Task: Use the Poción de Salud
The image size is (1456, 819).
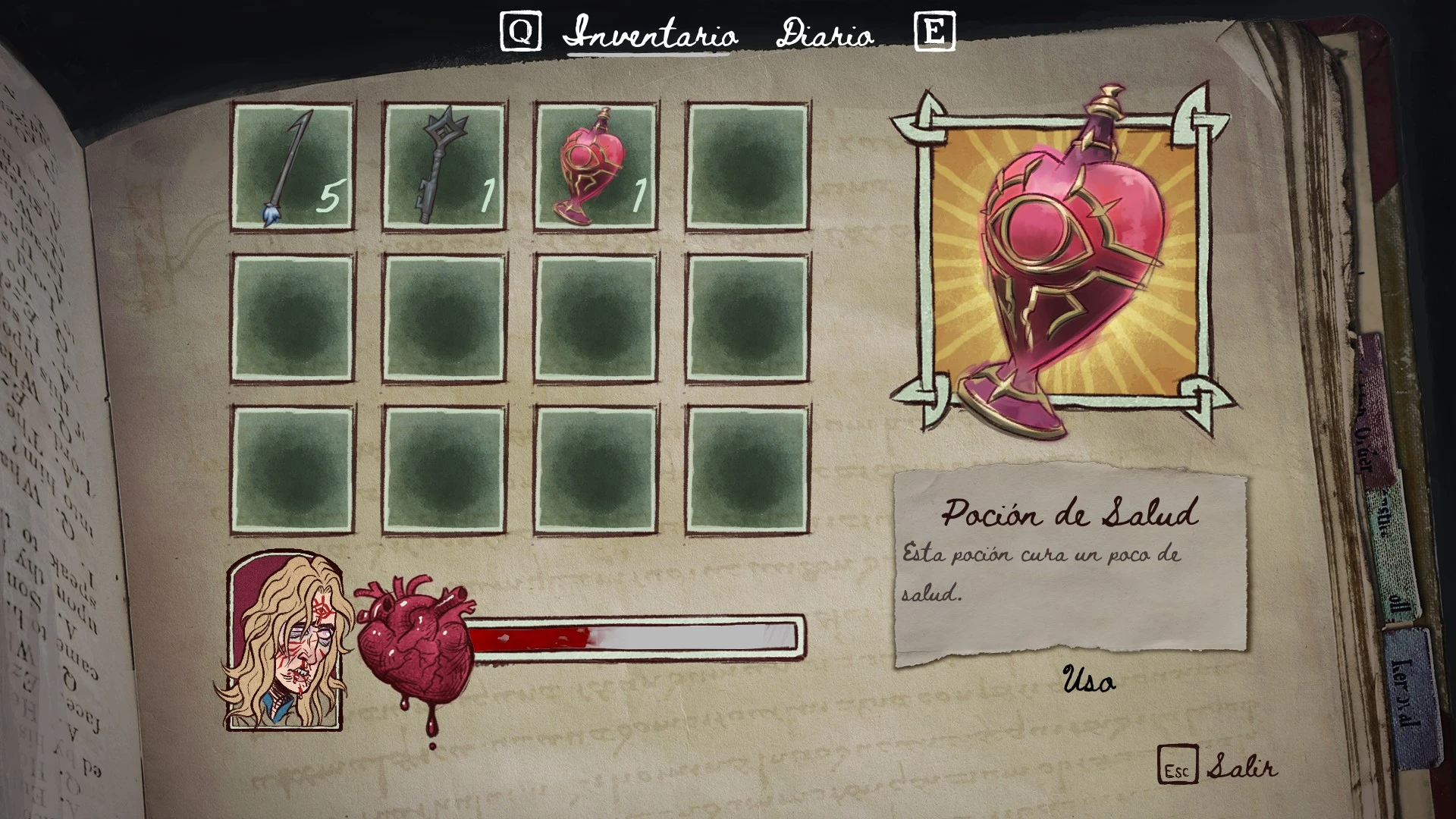Action: 1089,680
